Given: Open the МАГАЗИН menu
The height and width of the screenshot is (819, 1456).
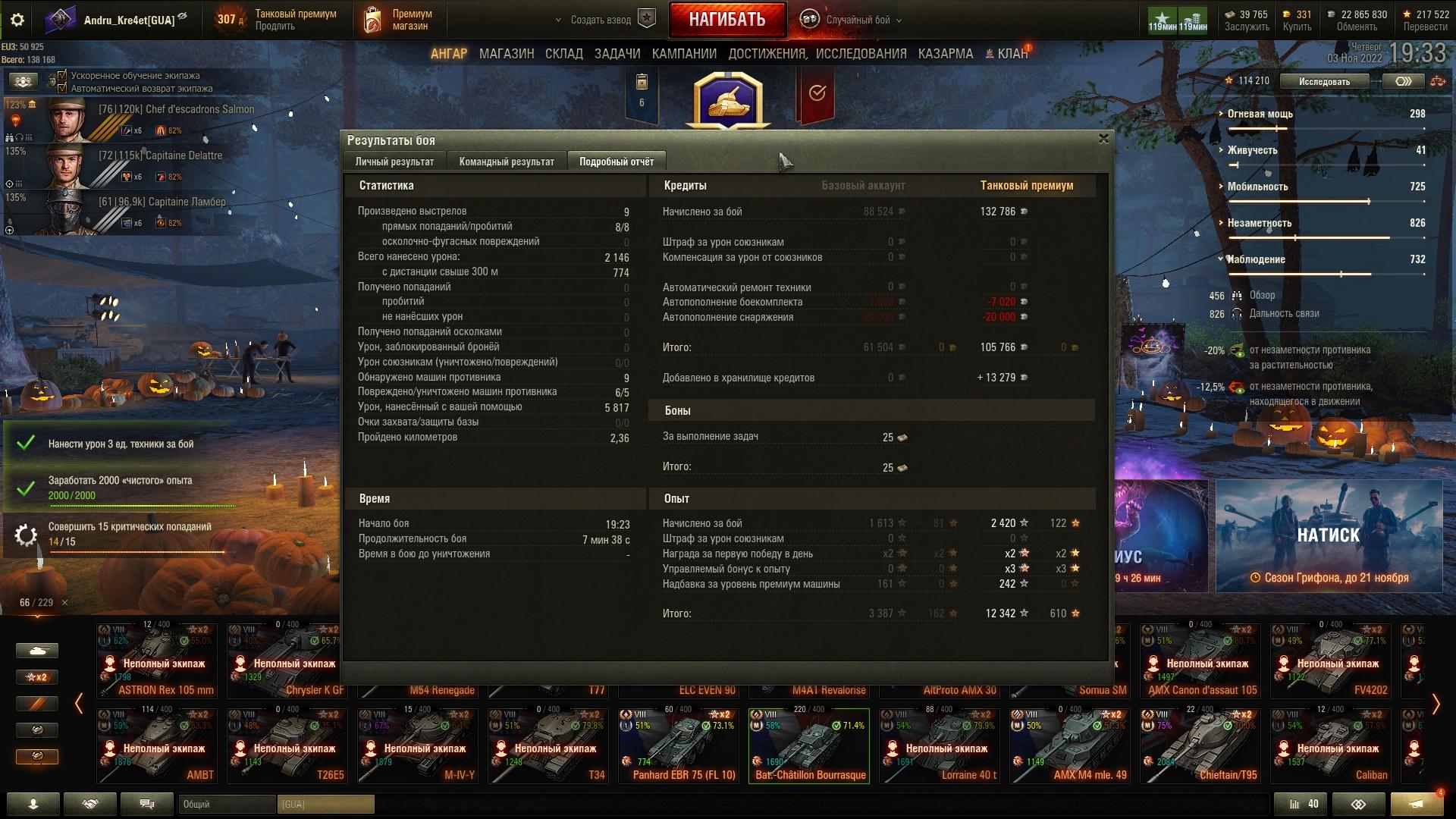Looking at the screenshot, I should point(507,54).
